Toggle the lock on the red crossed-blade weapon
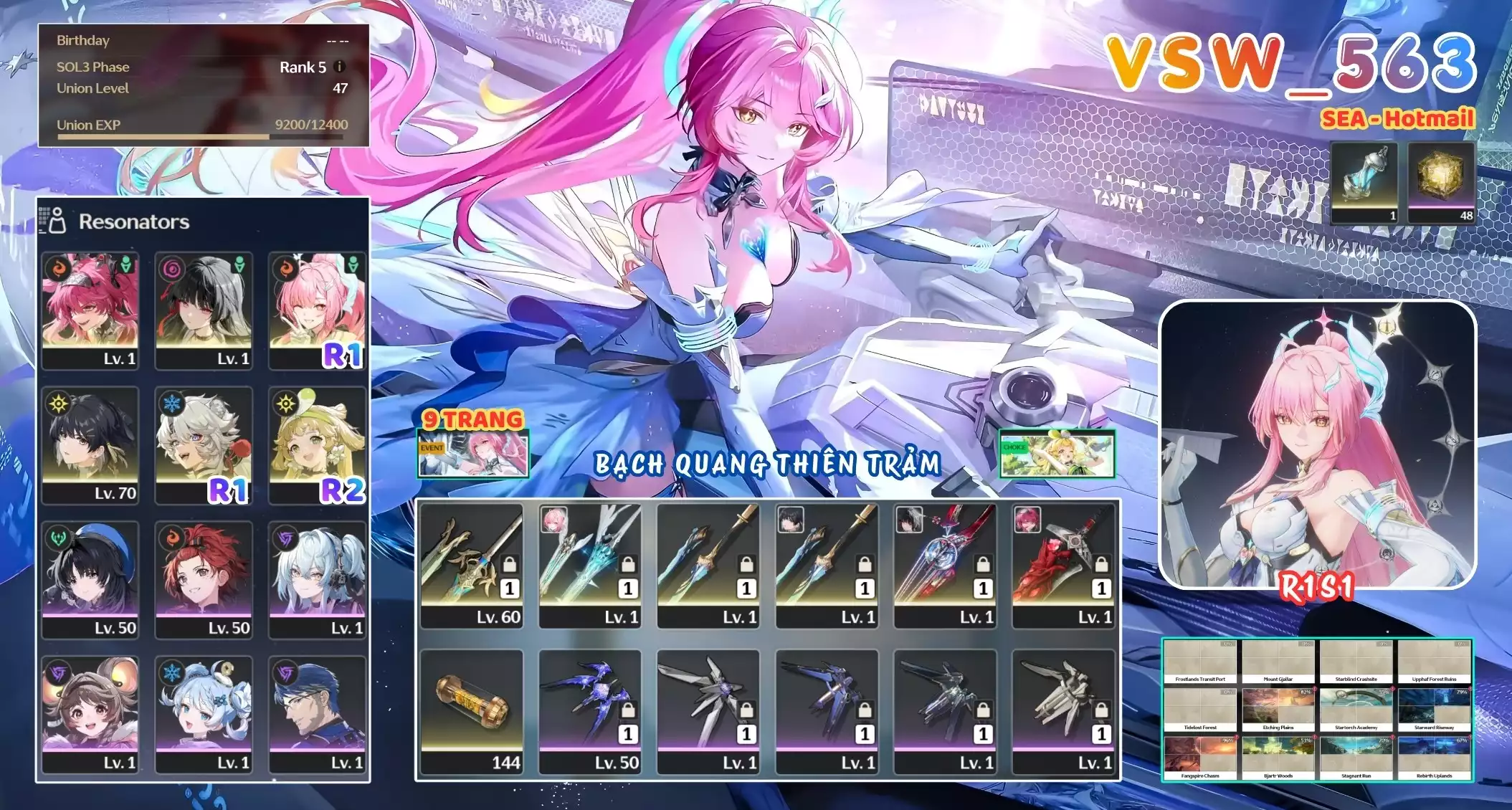Screen dimensions: 1512x810 point(1101,563)
